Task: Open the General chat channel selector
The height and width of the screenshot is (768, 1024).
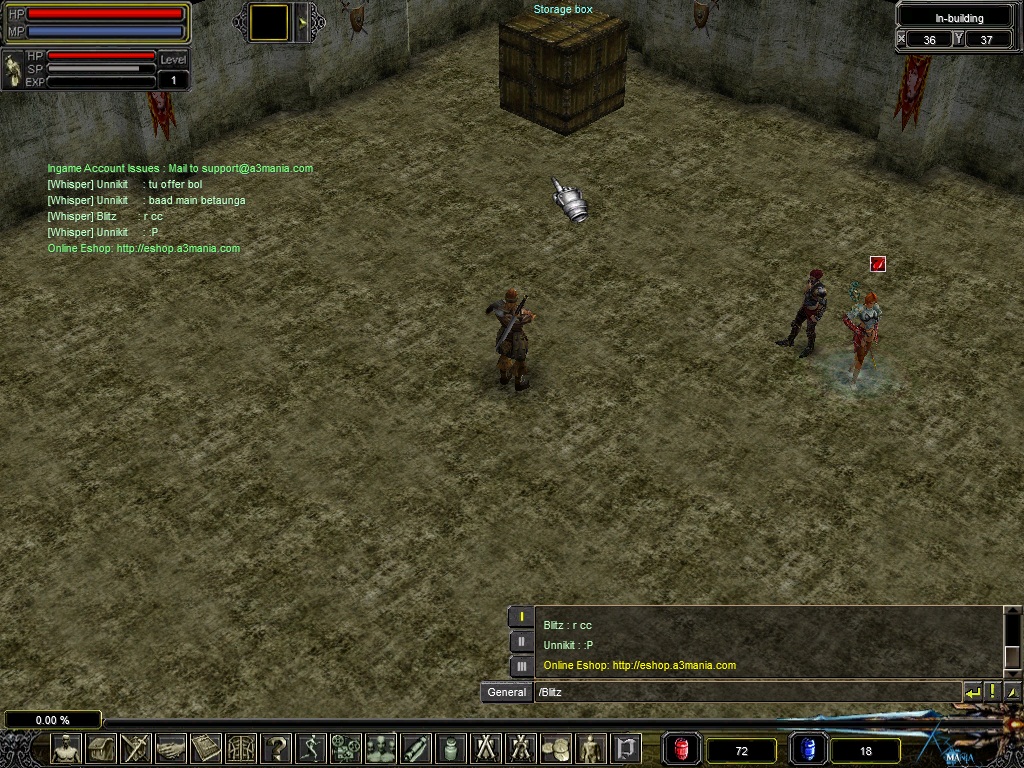Action: tap(506, 692)
